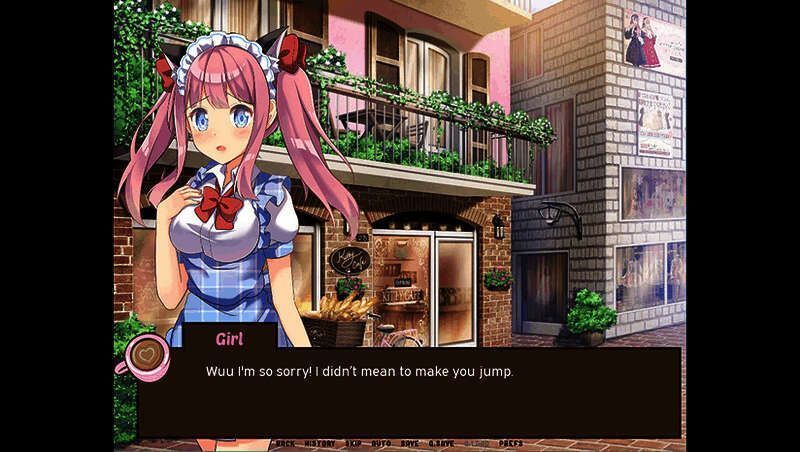The width and height of the screenshot is (800, 452).
Task: Turn on Auto advance mode
Action: click(381, 442)
